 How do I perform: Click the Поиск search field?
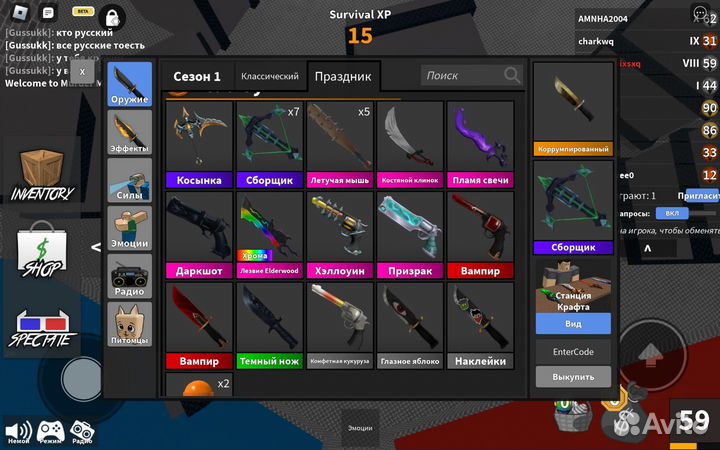click(460, 76)
